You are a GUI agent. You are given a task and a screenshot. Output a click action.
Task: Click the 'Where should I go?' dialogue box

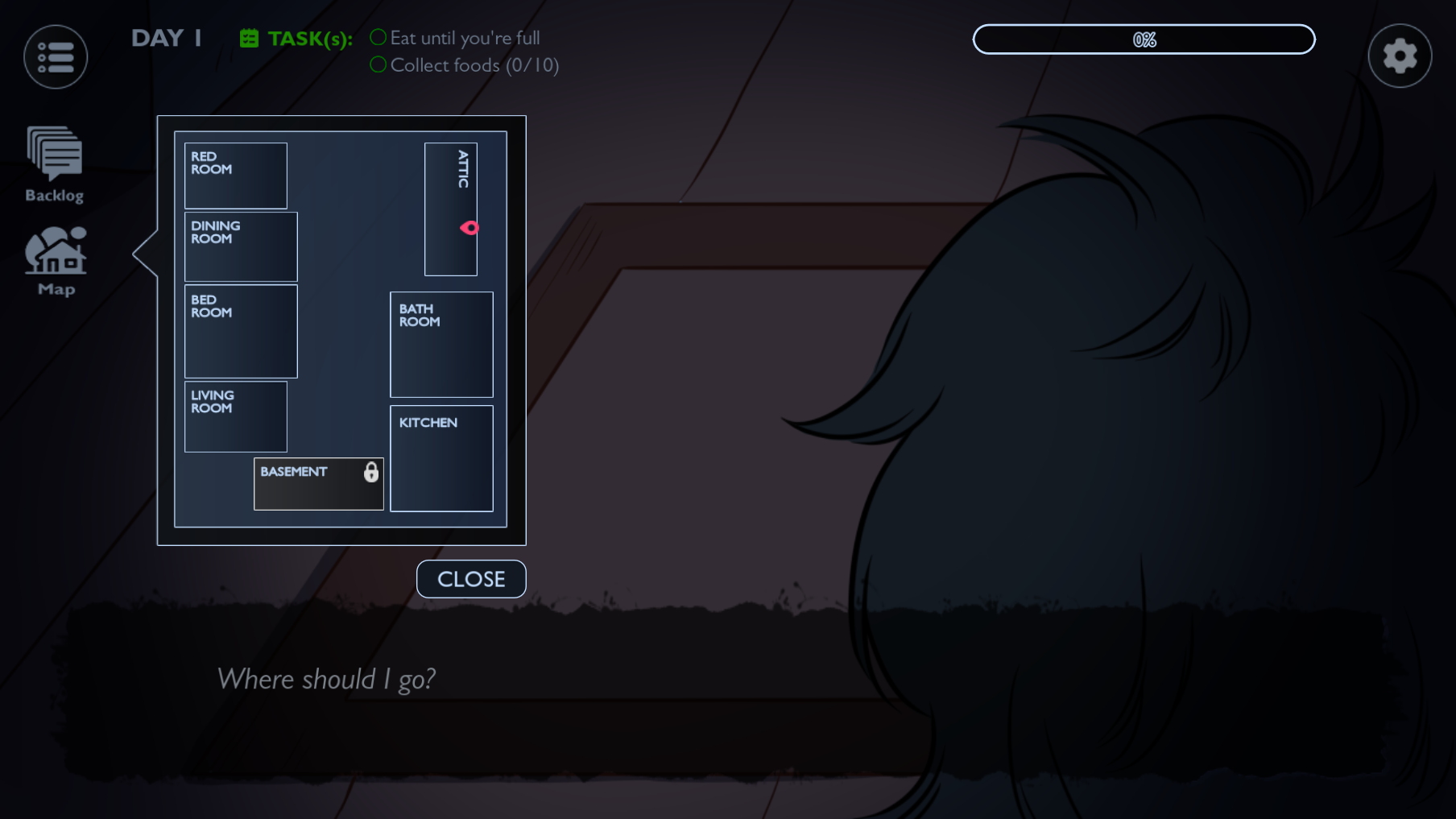[x=326, y=679]
